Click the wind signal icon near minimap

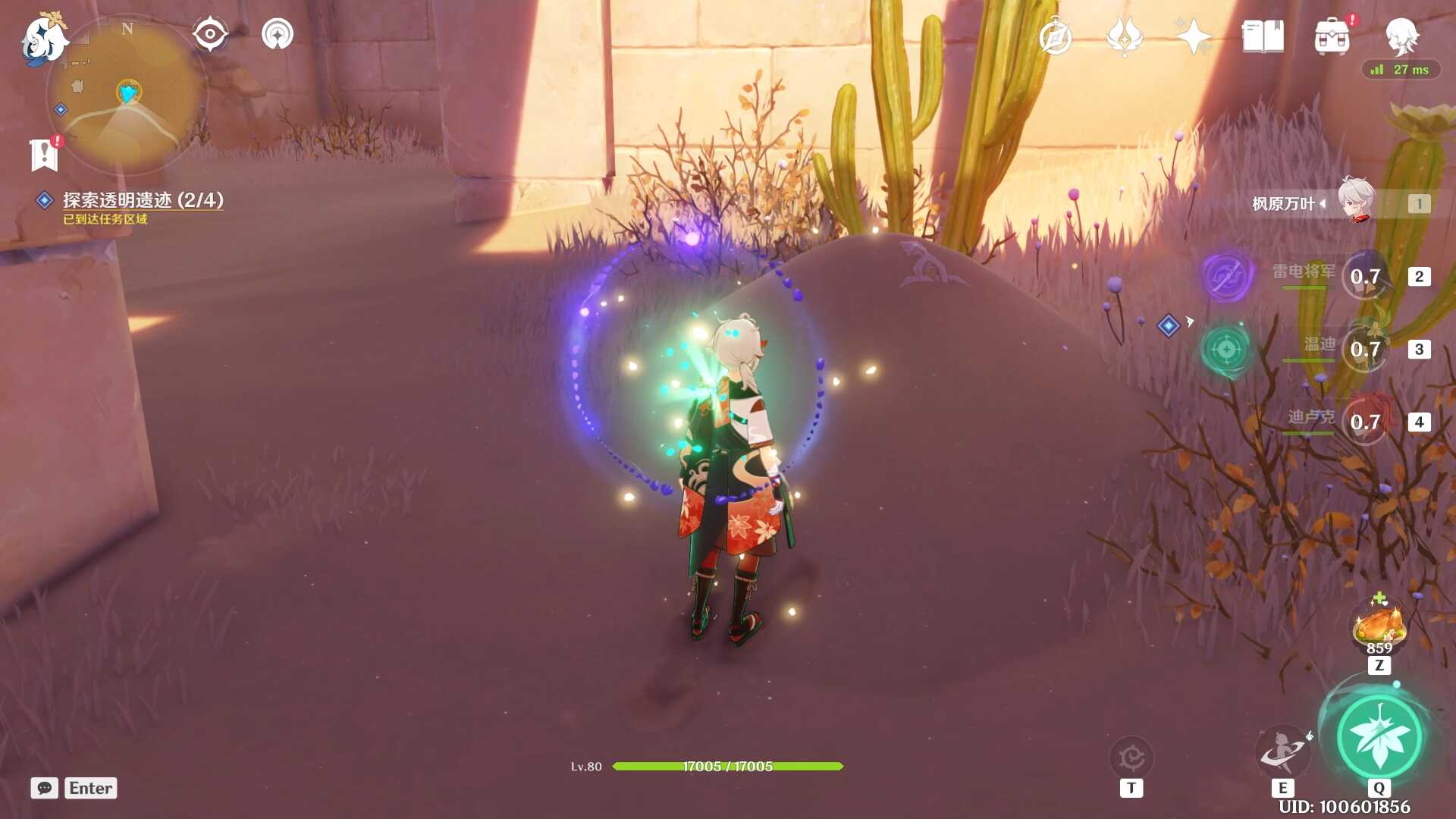coord(278,35)
